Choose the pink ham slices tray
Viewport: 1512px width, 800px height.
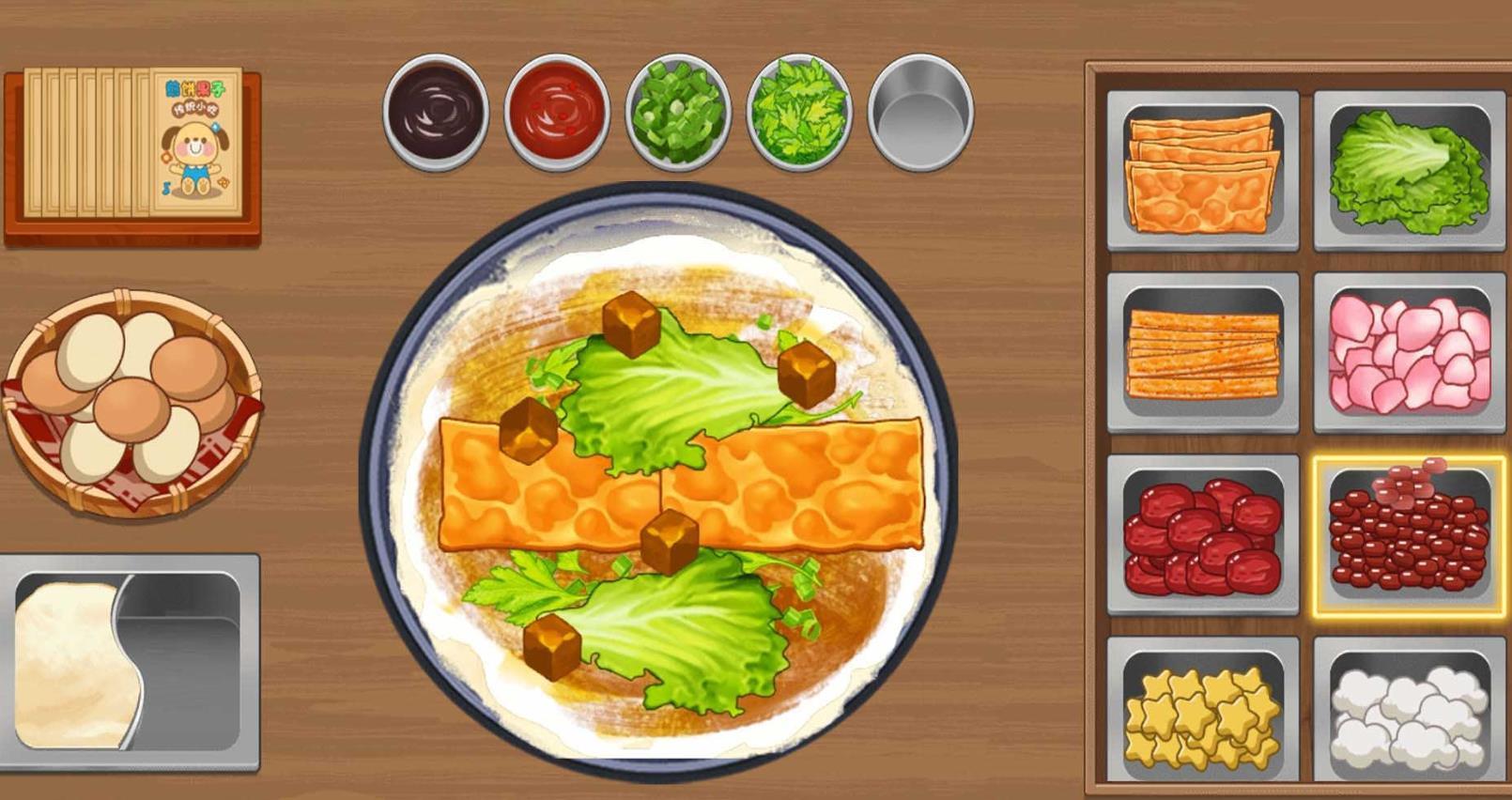pyautogui.click(x=1409, y=353)
